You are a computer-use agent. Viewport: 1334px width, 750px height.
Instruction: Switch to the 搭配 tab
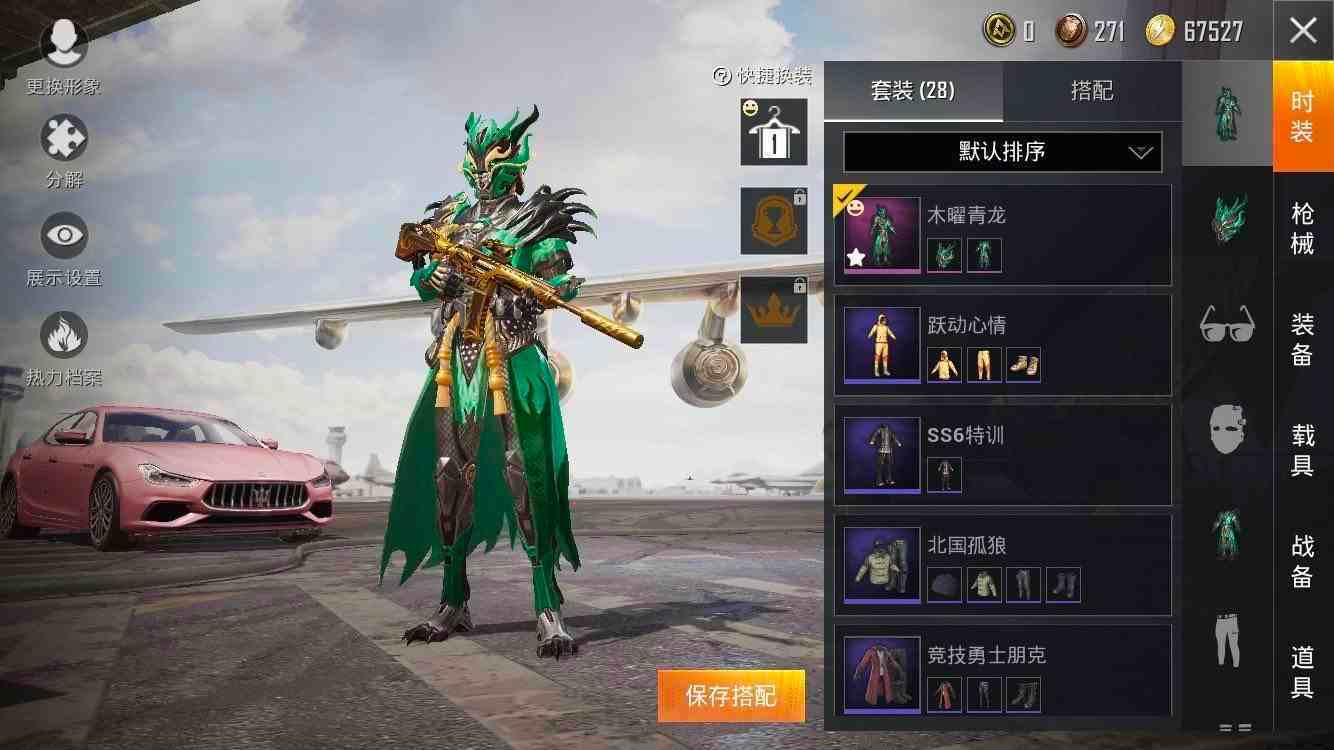1091,91
